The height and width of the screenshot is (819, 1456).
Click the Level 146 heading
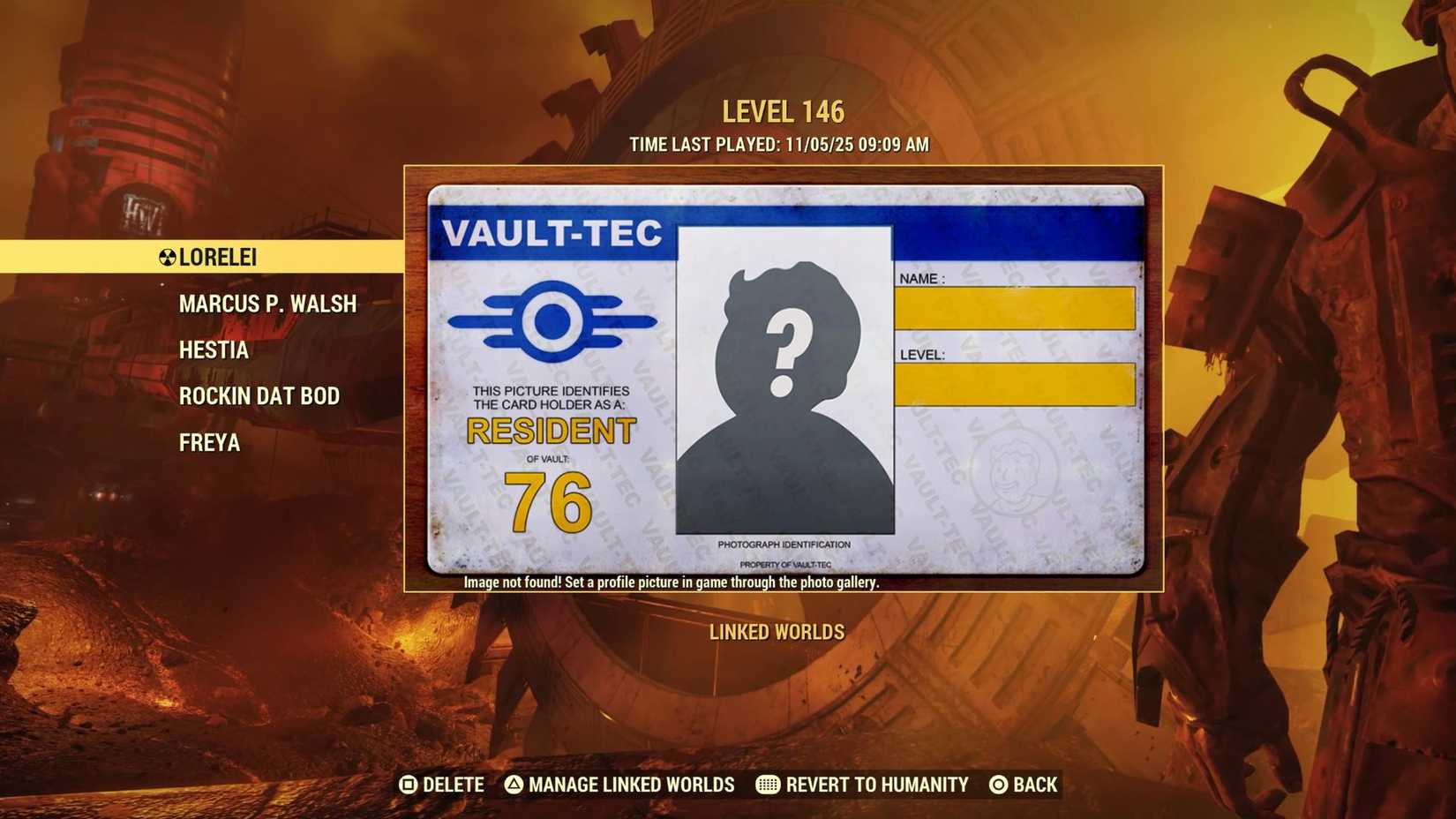point(782,111)
